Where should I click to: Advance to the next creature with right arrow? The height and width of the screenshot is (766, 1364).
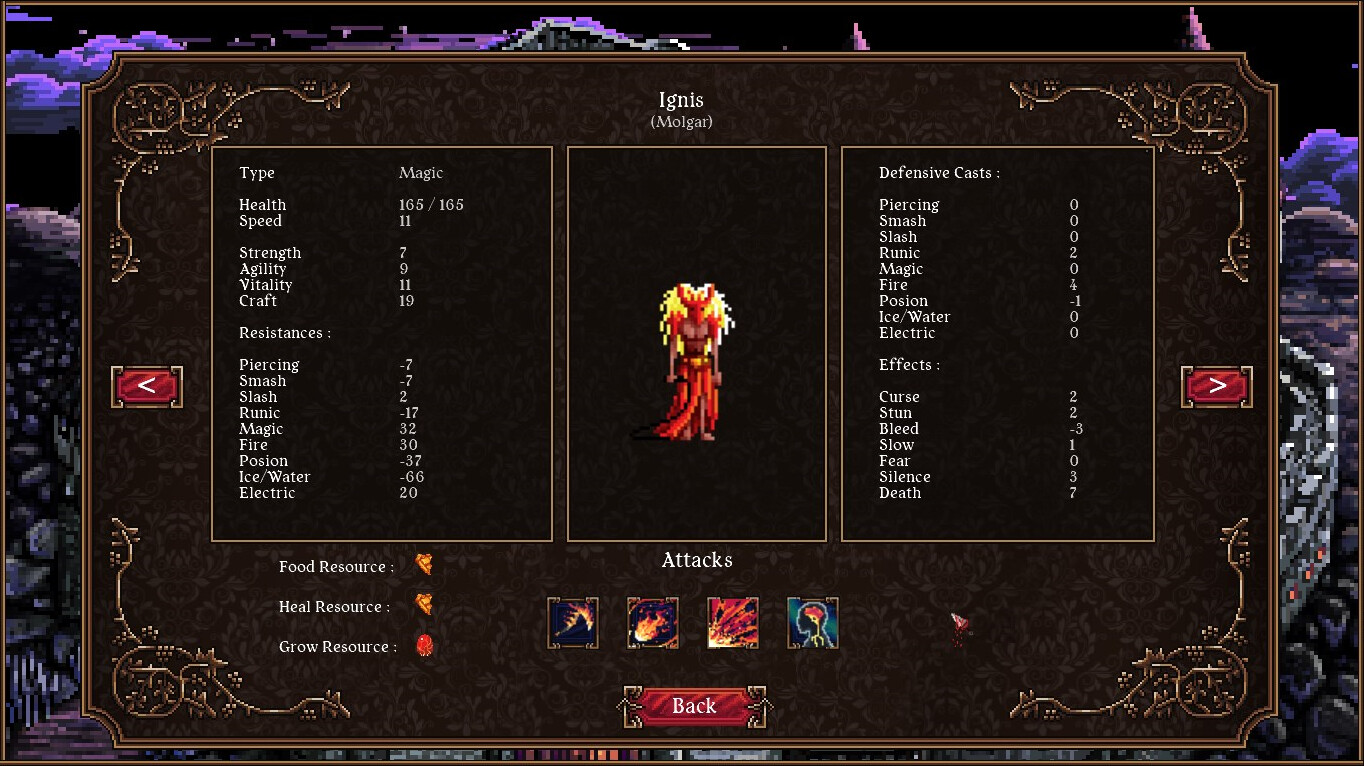[1216, 388]
